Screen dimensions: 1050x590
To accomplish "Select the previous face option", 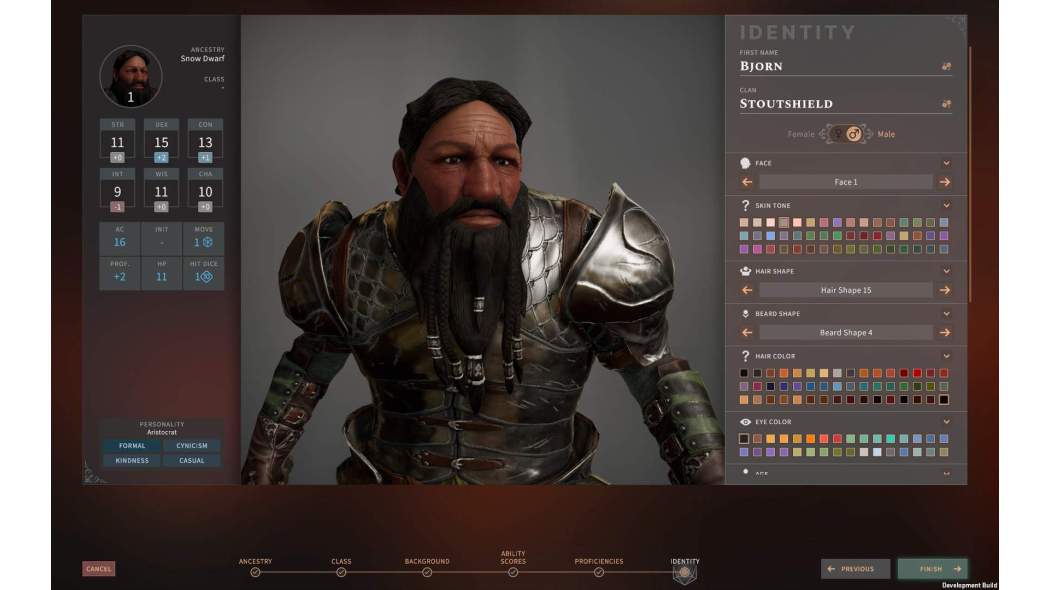I will (747, 182).
